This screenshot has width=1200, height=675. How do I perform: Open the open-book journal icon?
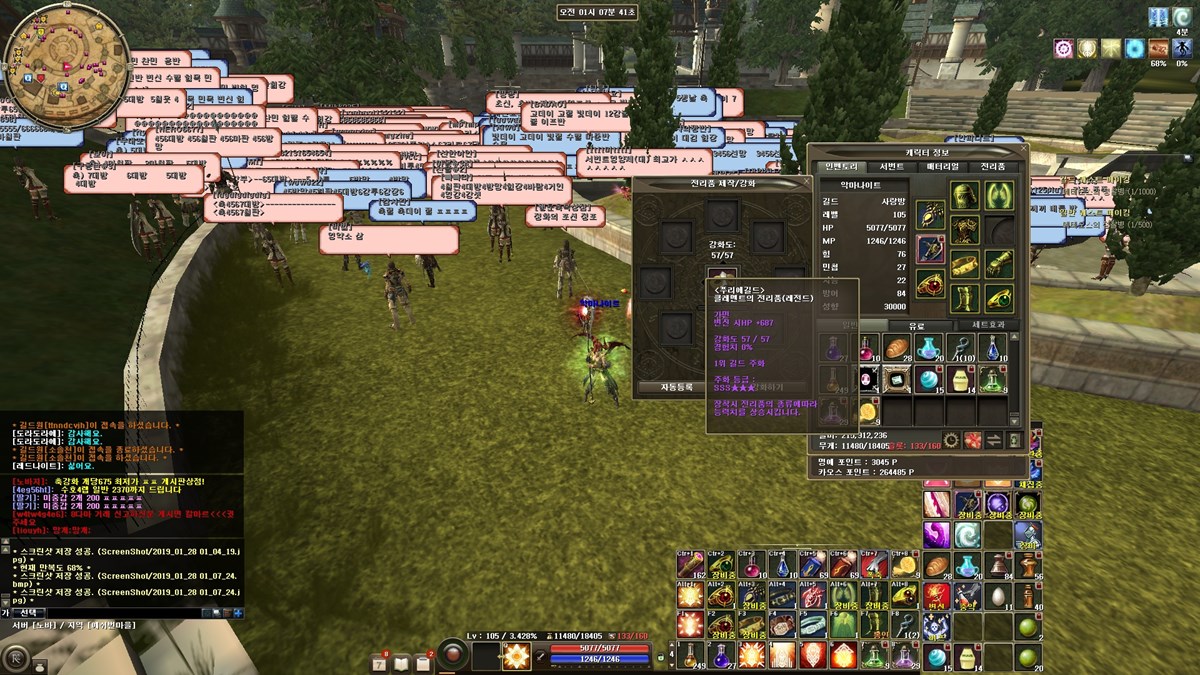tap(402, 661)
